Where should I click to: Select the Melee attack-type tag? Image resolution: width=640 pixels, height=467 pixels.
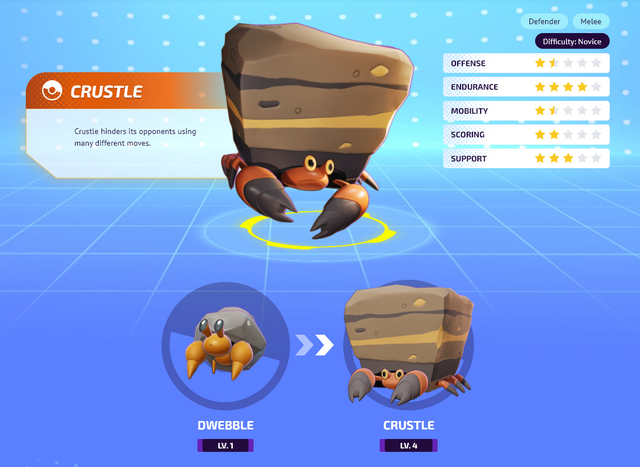[x=589, y=21]
